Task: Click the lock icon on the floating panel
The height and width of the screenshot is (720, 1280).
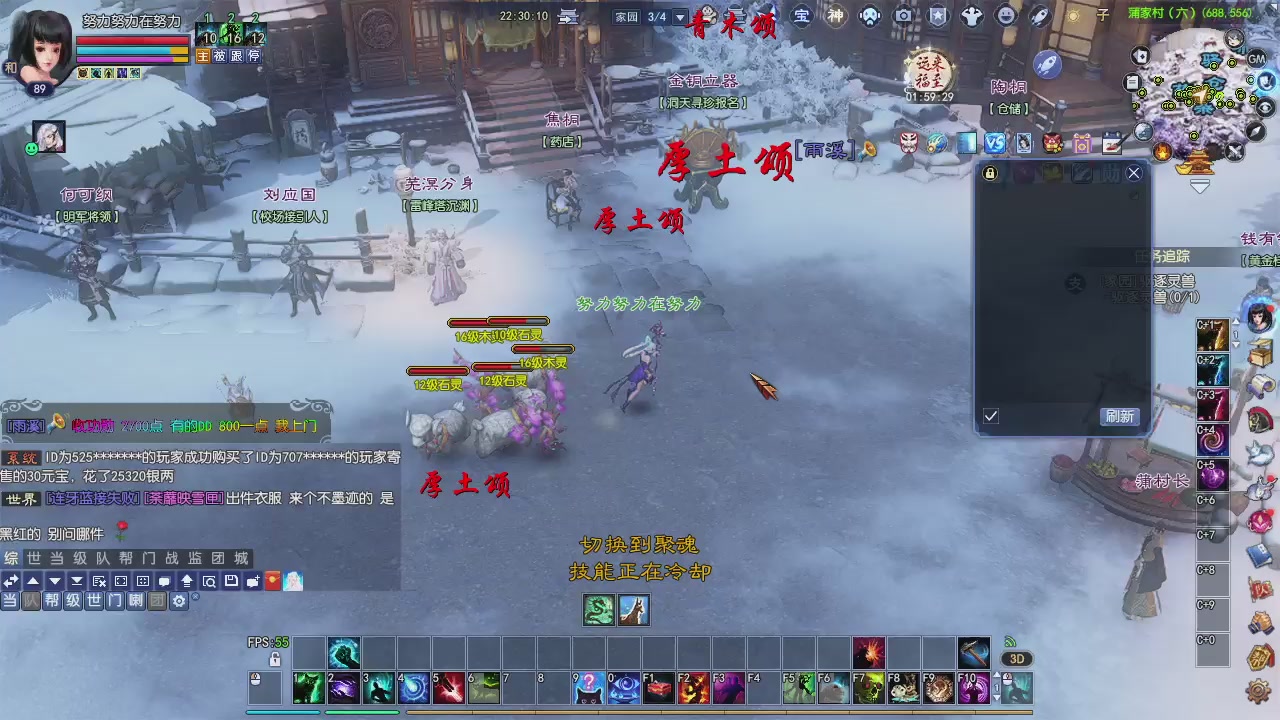Action: (x=988, y=172)
